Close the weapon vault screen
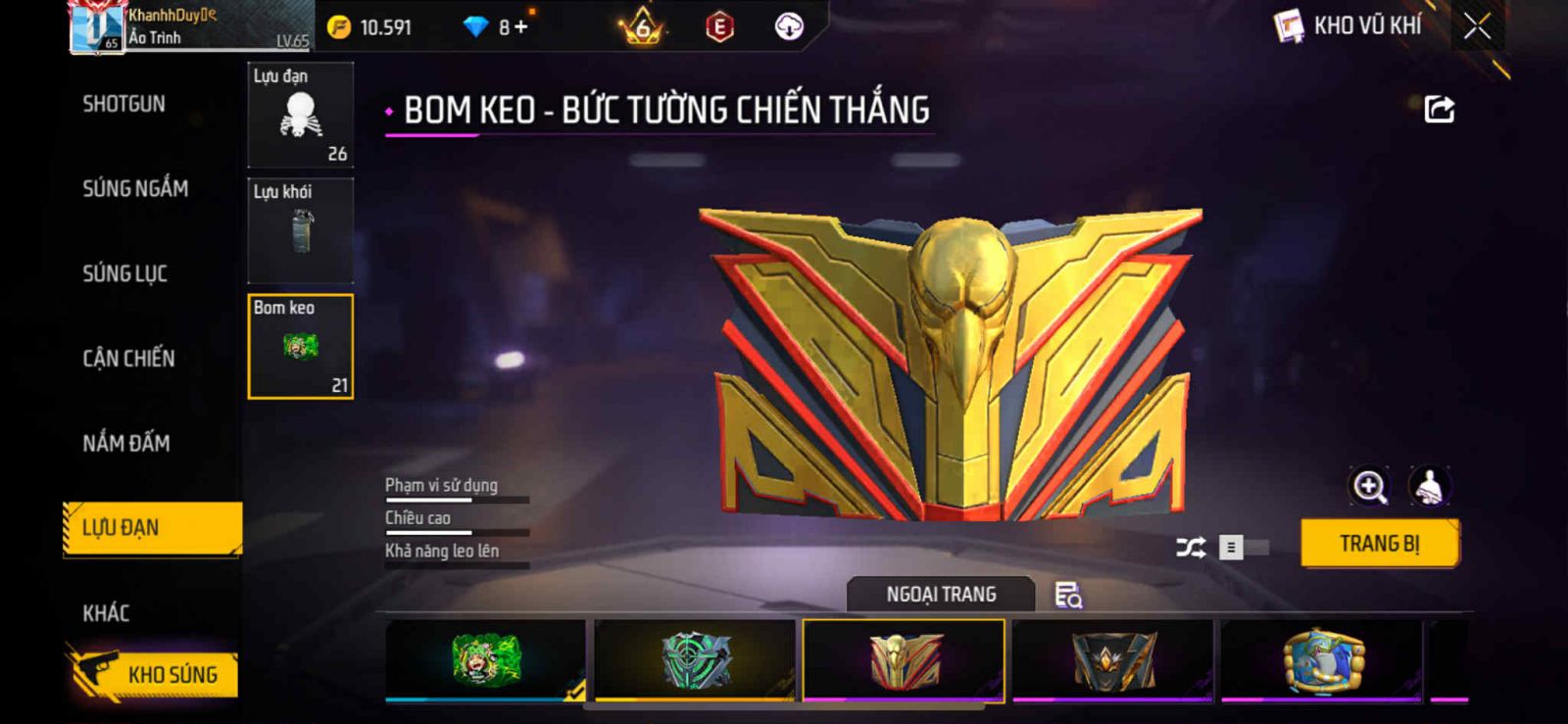Image resolution: width=1568 pixels, height=724 pixels. (x=1477, y=26)
